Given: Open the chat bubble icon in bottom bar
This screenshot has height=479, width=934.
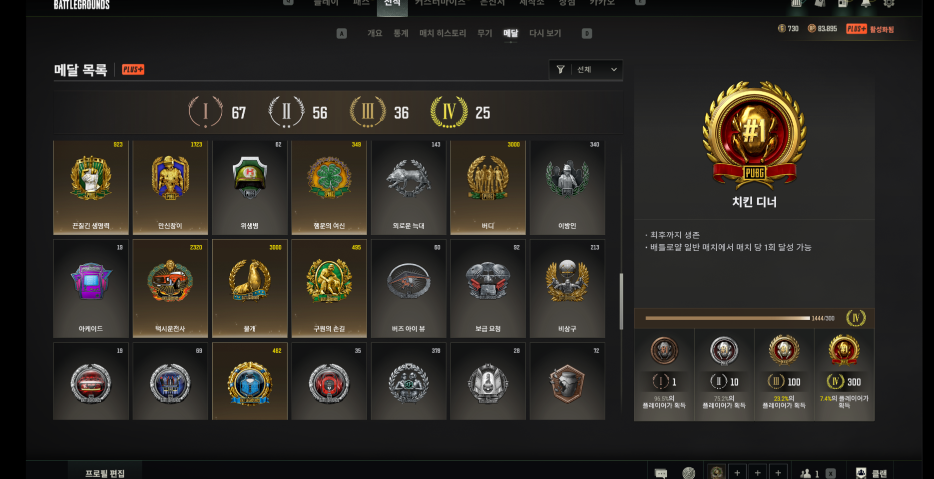Looking at the screenshot, I should click(x=661, y=472).
